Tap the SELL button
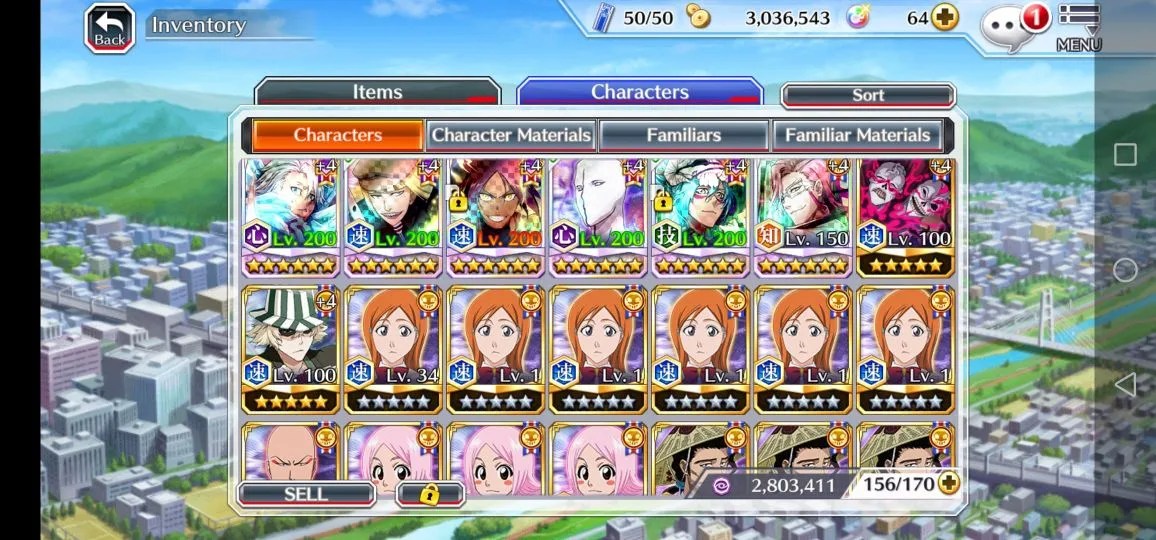1156x540 pixels. click(x=306, y=494)
